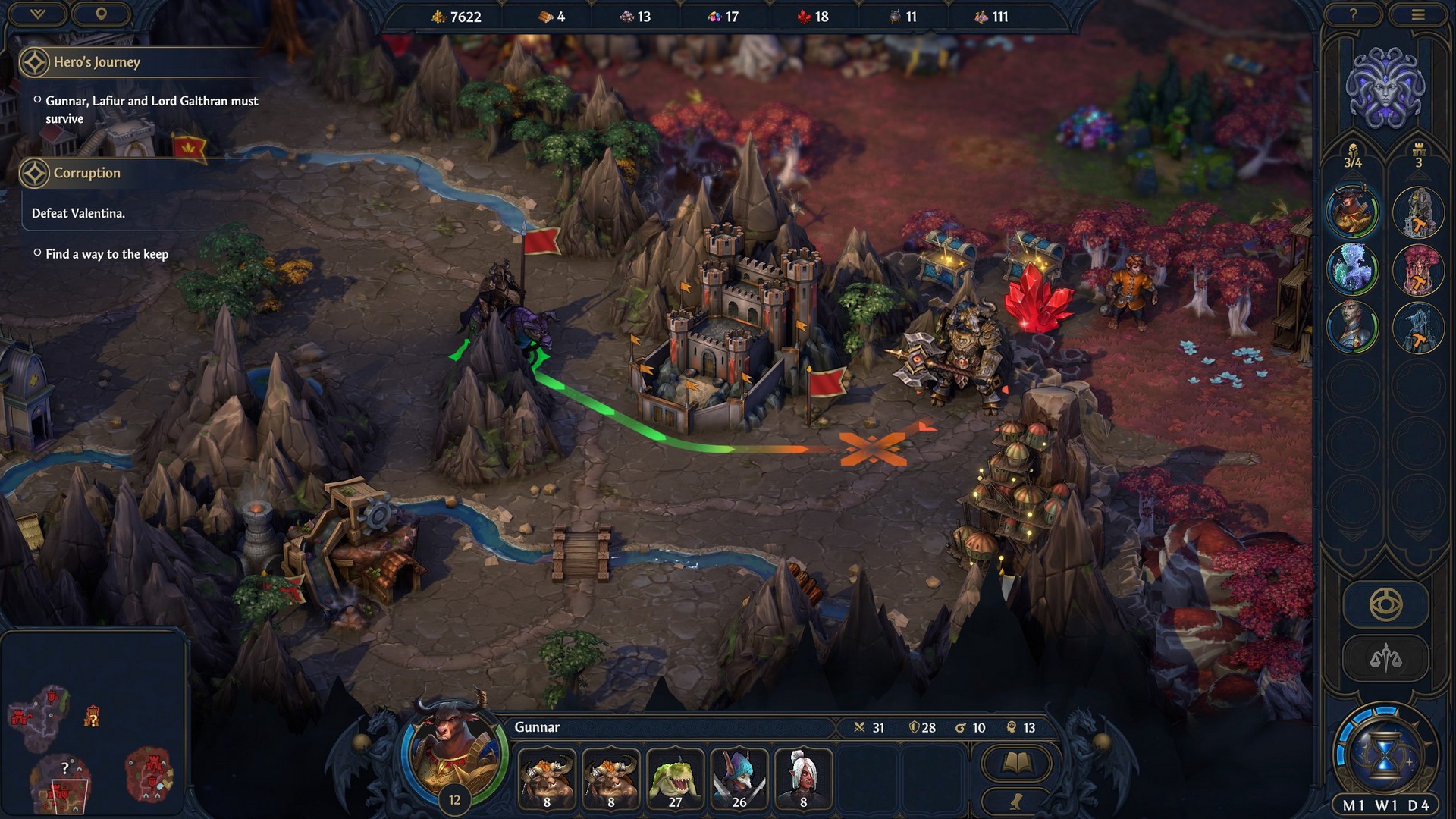Collapse the Hero's Journey quest section
Image resolution: width=1456 pixels, height=819 pixels.
pos(33,63)
